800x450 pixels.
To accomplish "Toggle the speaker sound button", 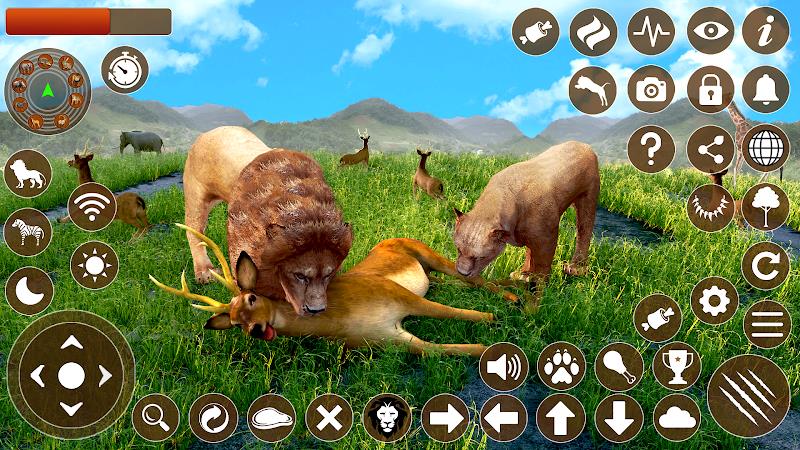I will (503, 367).
